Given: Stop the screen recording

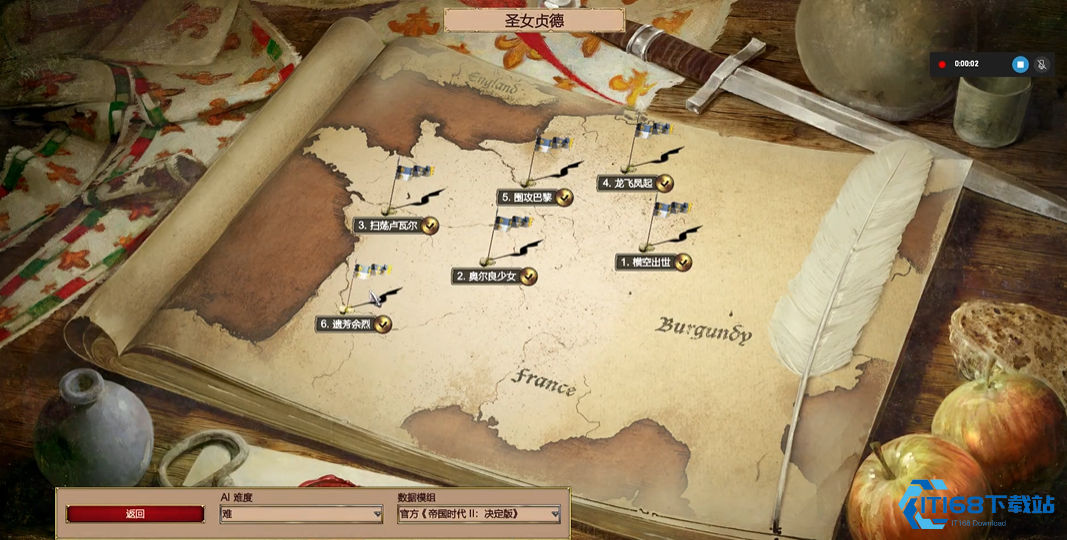Looking at the screenshot, I should coord(1020,64).
